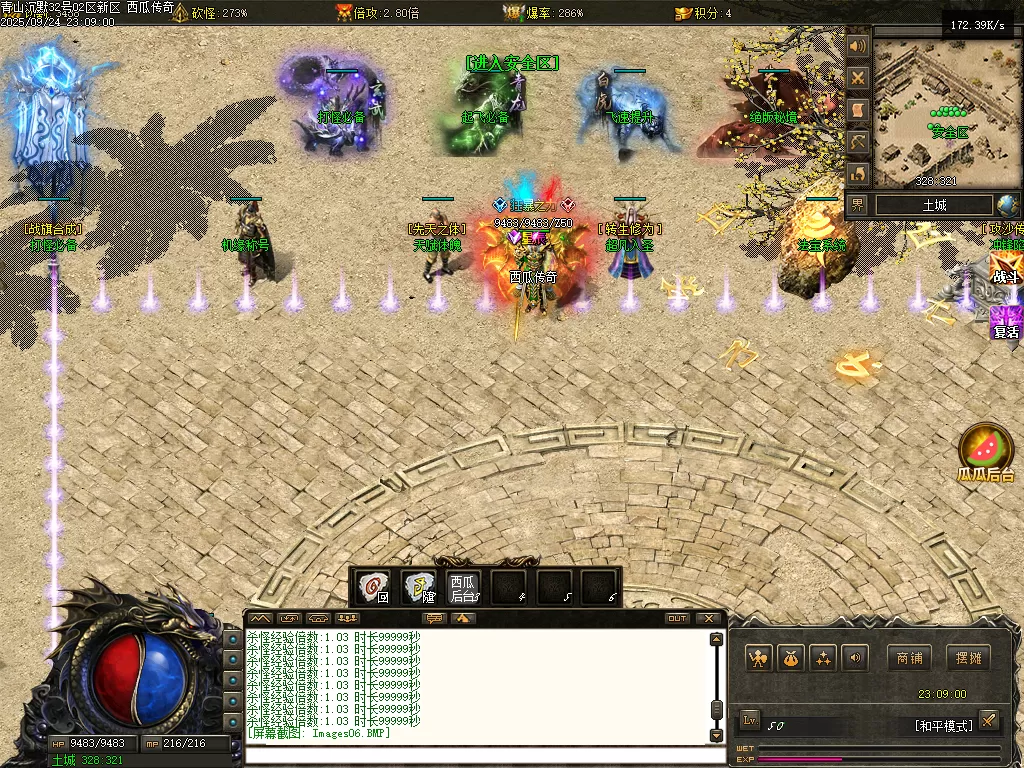Use the 回 return scroll hotbar slot
The image size is (1024, 768).
375,587
